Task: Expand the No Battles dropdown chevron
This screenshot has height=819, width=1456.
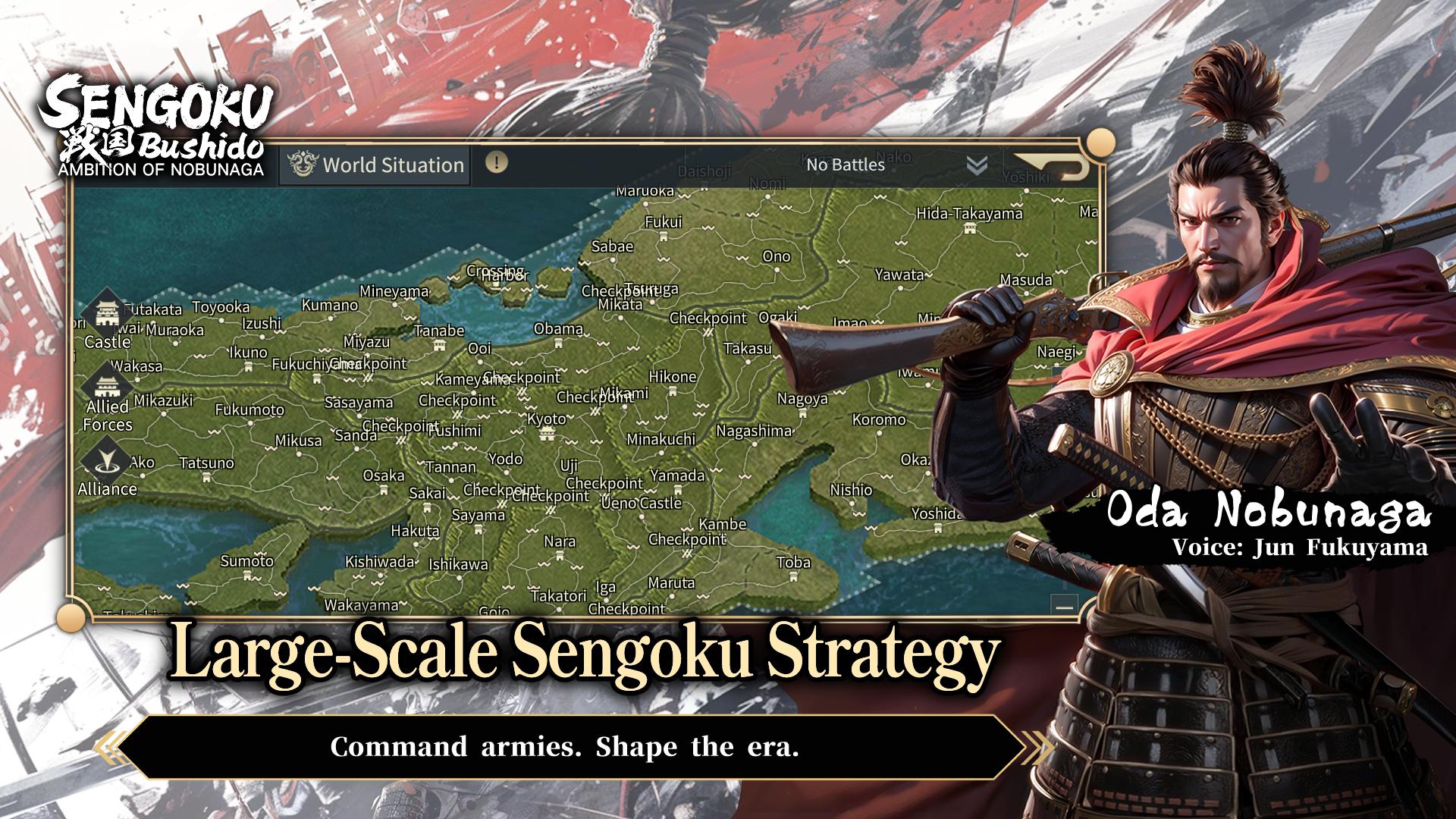Action: 978,162
